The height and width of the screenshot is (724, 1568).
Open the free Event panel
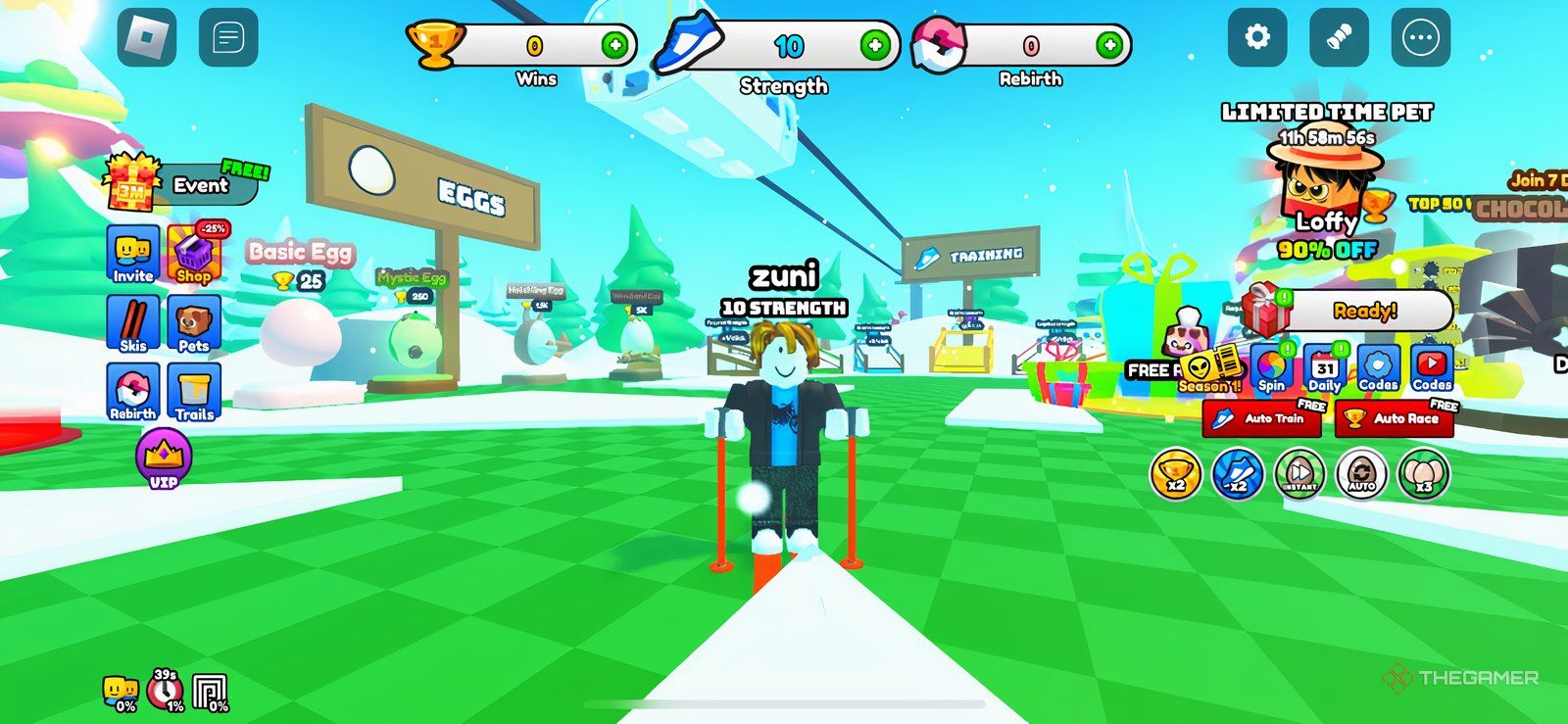[x=186, y=183]
